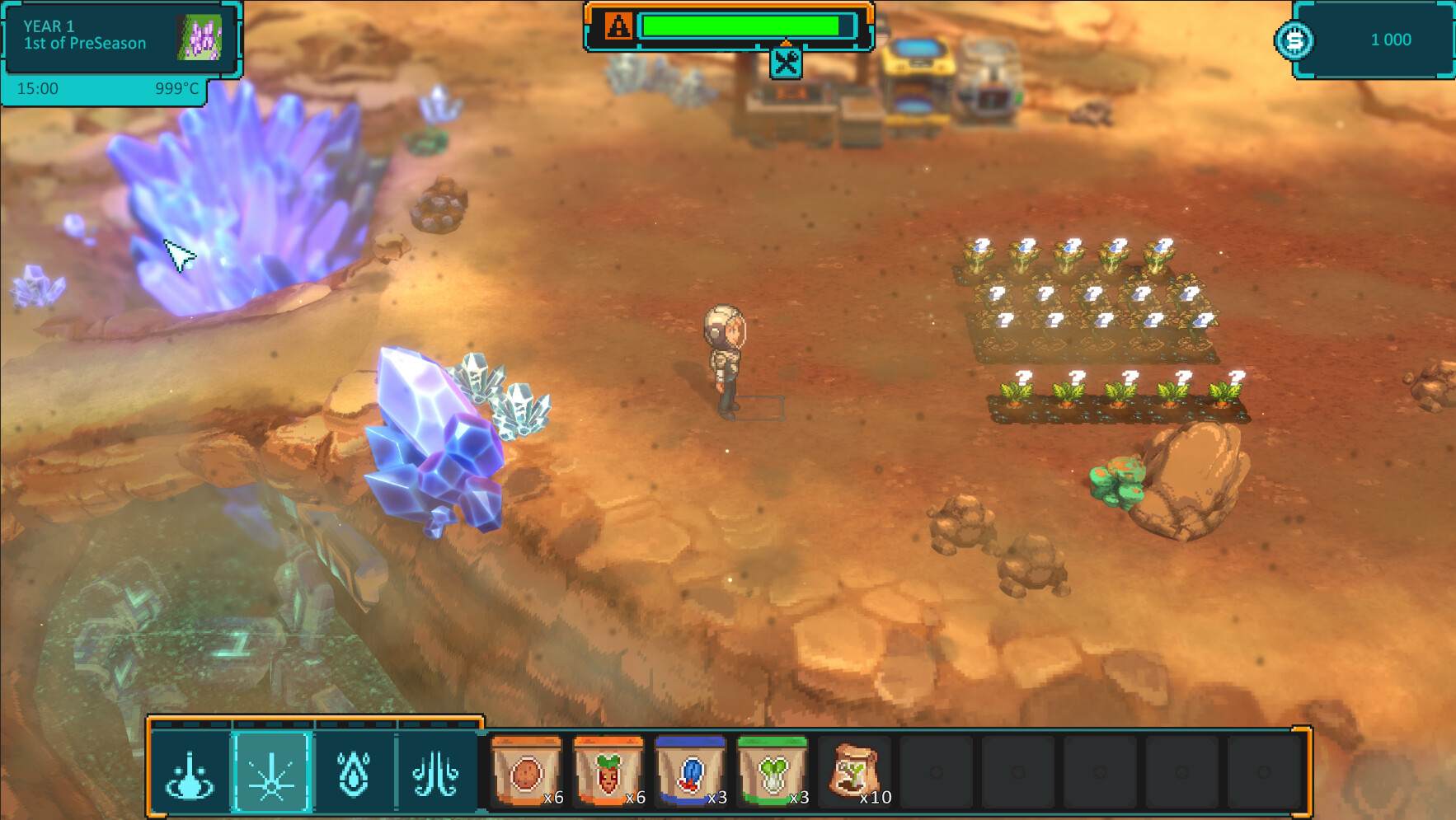Click the purple crystal season icon
Viewport: 1456px width, 820px height.
pyautogui.click(x=200, y=38)
